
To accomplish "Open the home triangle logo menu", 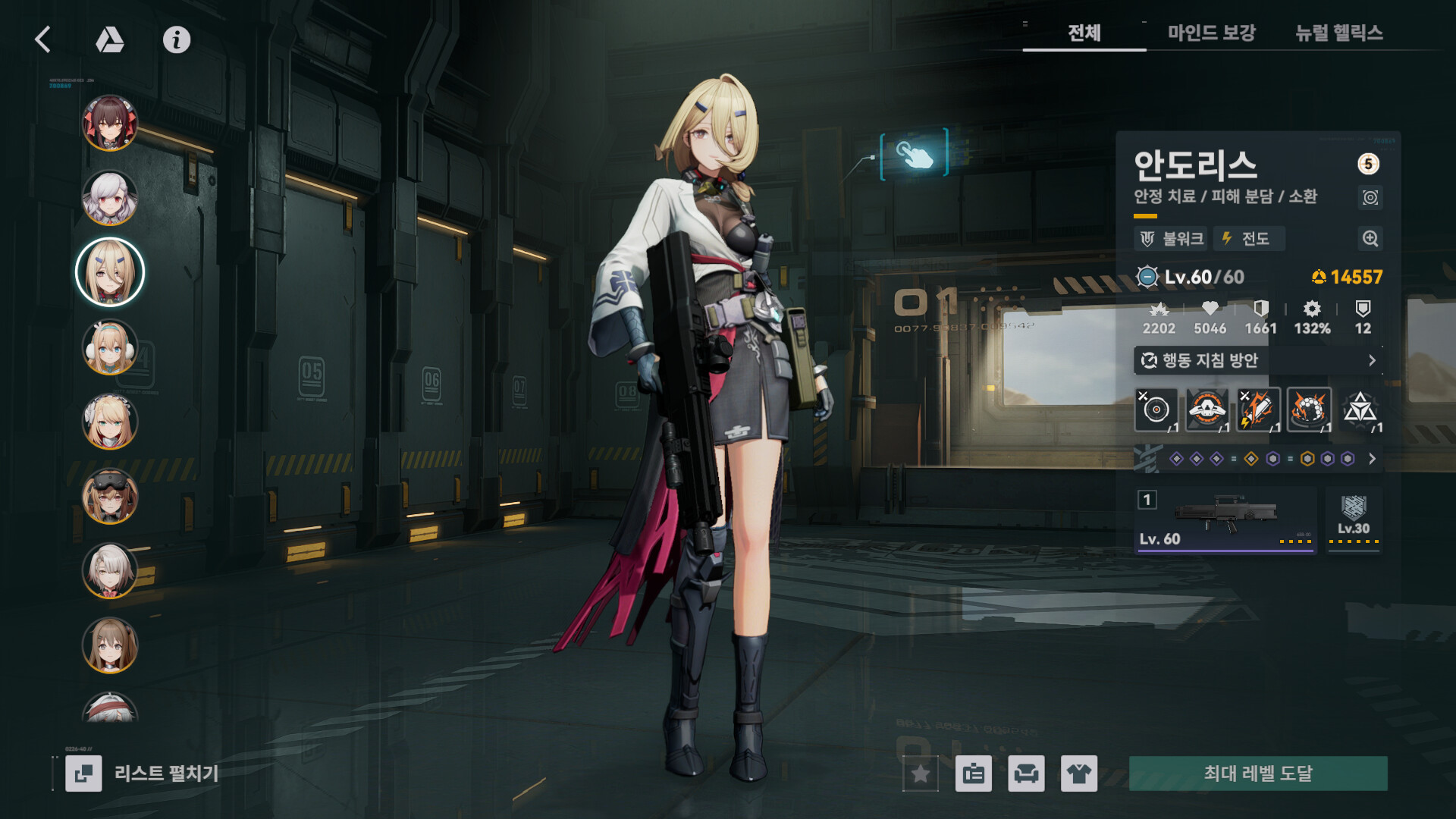I will tap(110, 39).
